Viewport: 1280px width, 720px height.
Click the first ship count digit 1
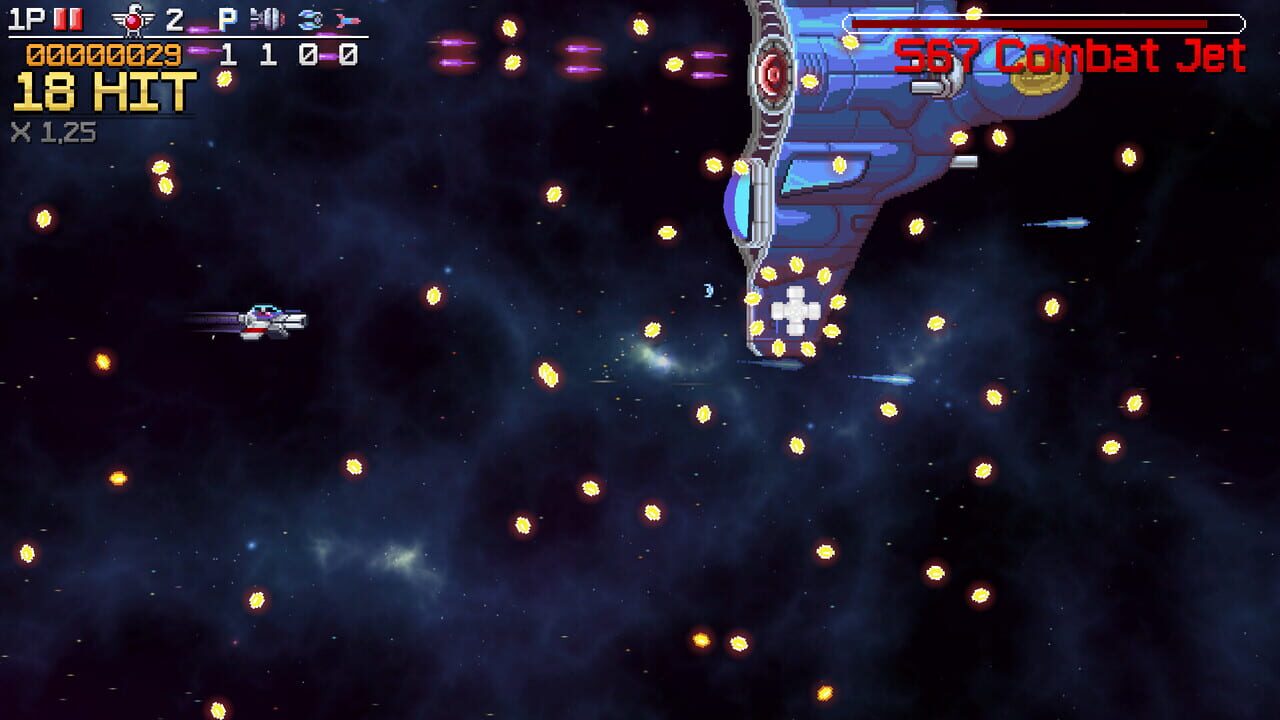(227, 53)
